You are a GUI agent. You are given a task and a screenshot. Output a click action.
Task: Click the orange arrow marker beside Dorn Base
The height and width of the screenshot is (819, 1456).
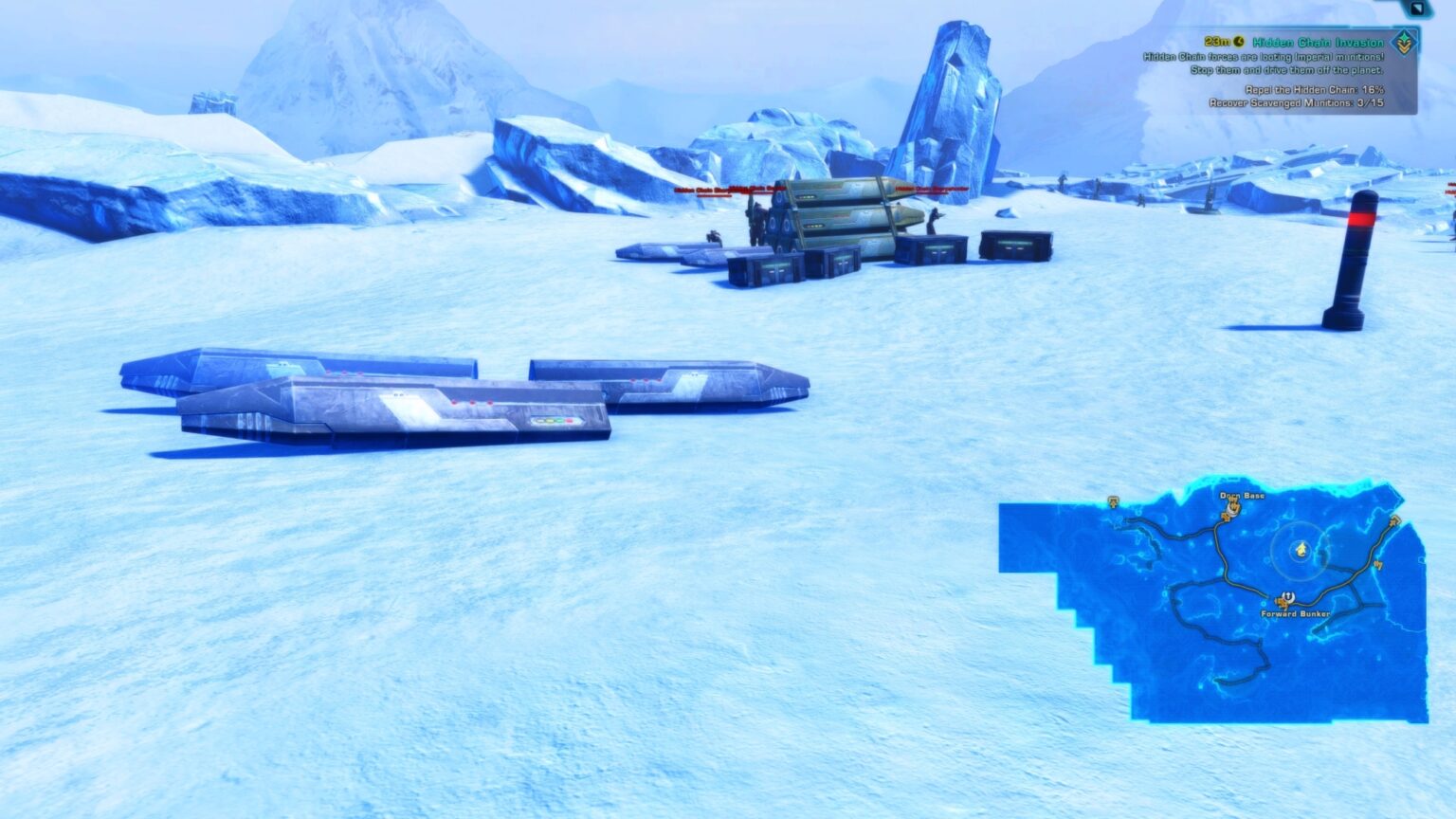[1226, 517]
